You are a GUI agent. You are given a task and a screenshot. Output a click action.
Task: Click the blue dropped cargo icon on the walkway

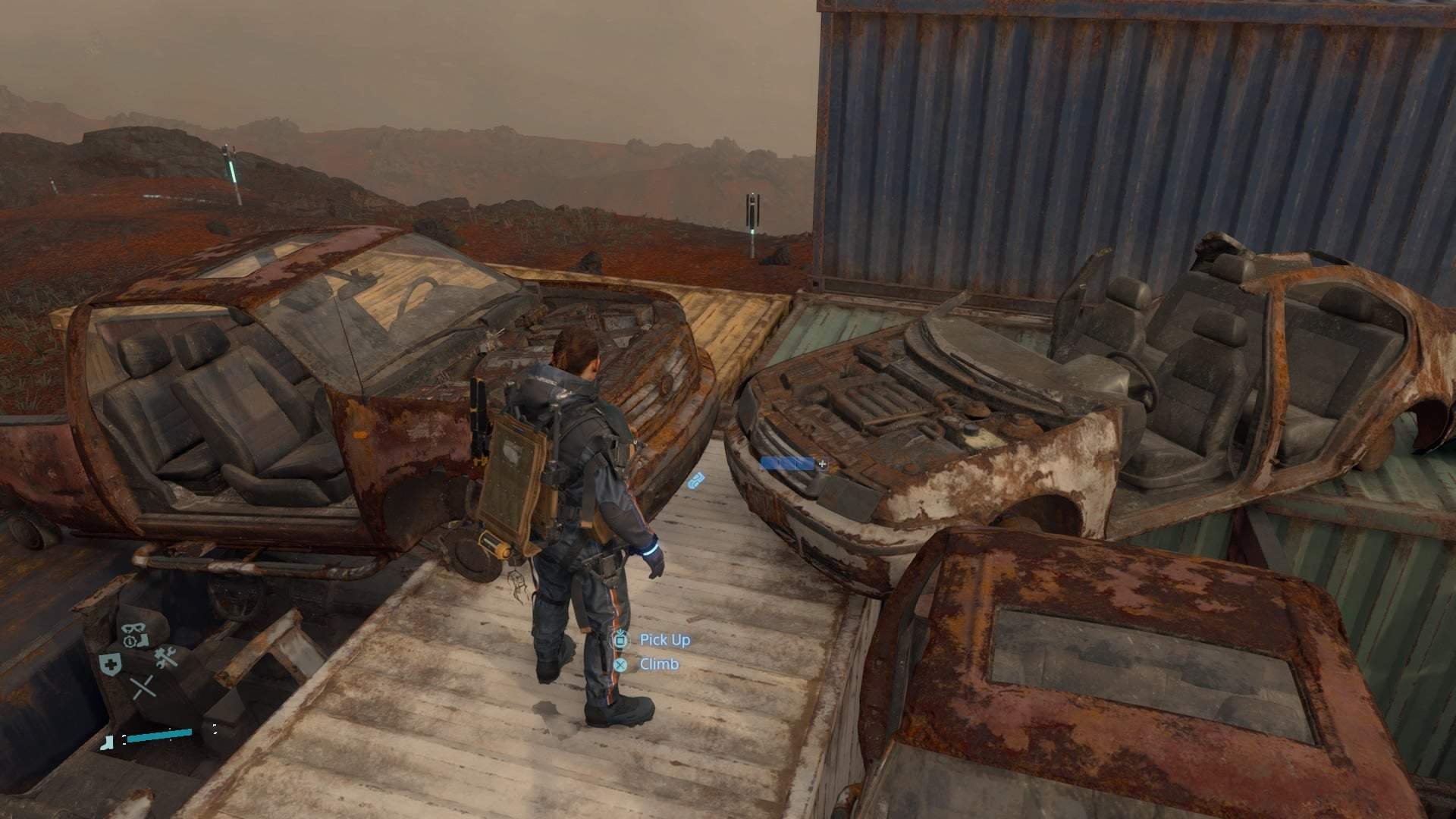click(696, 479)
